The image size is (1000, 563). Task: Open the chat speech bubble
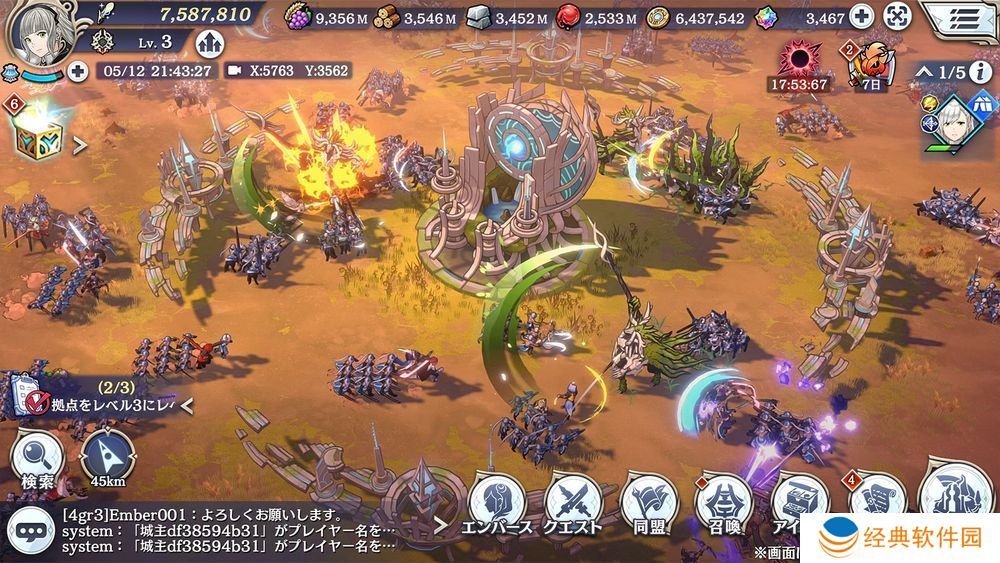(x=30, y=529)
